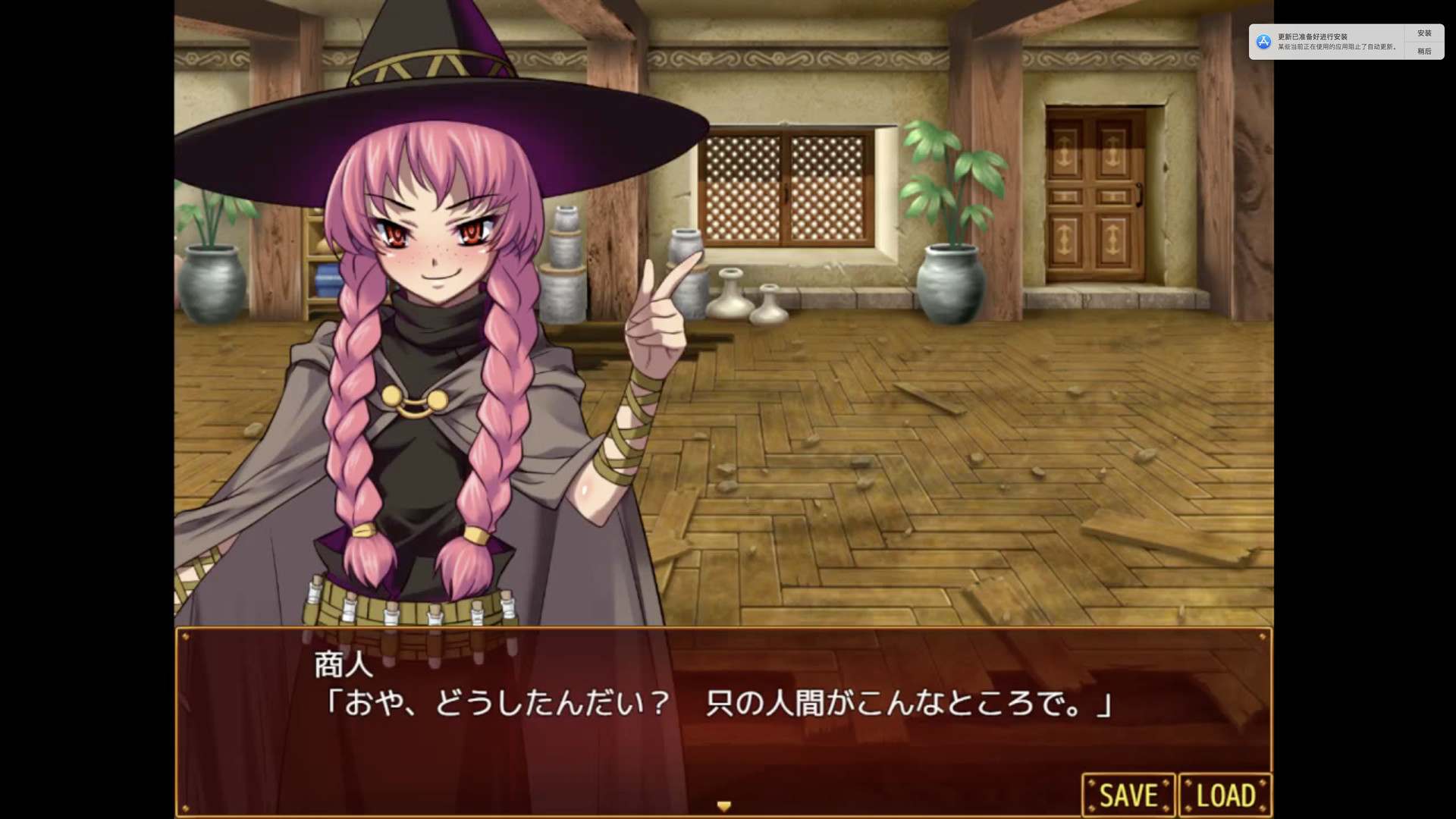Click the SAVE button
1456x819 pixels.
[1130, 794]
